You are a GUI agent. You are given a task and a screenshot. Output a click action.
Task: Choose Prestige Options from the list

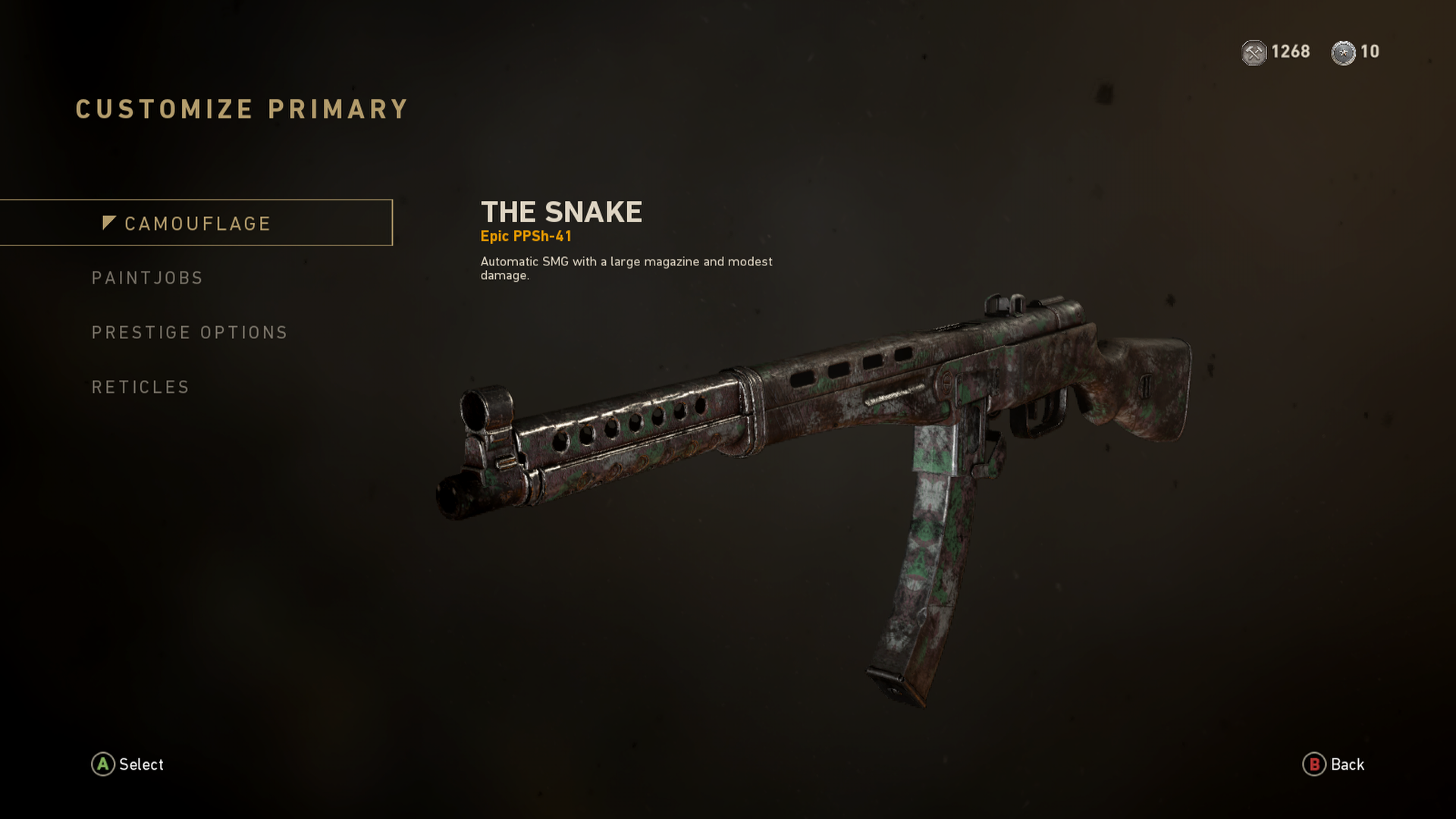tap(190, 333)
